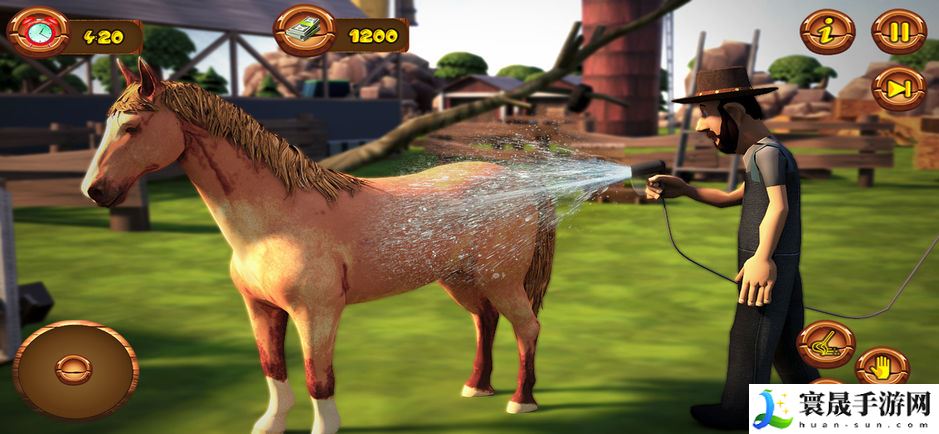Click the red alarm clock icon
The image size is (939, 434).
coord(39,34)
